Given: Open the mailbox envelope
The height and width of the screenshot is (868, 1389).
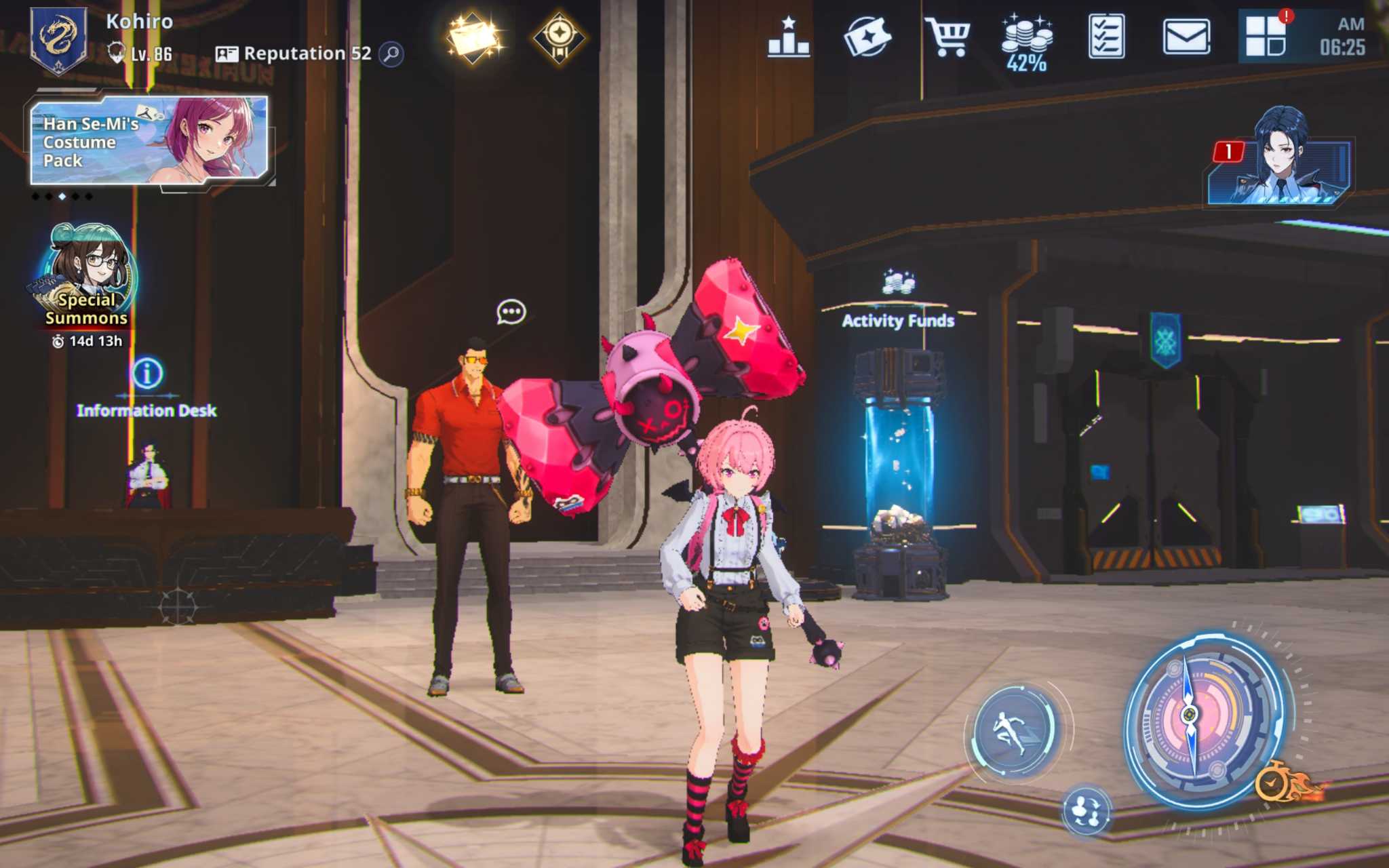Looking at the screenshot, I should click(1186, 37).
